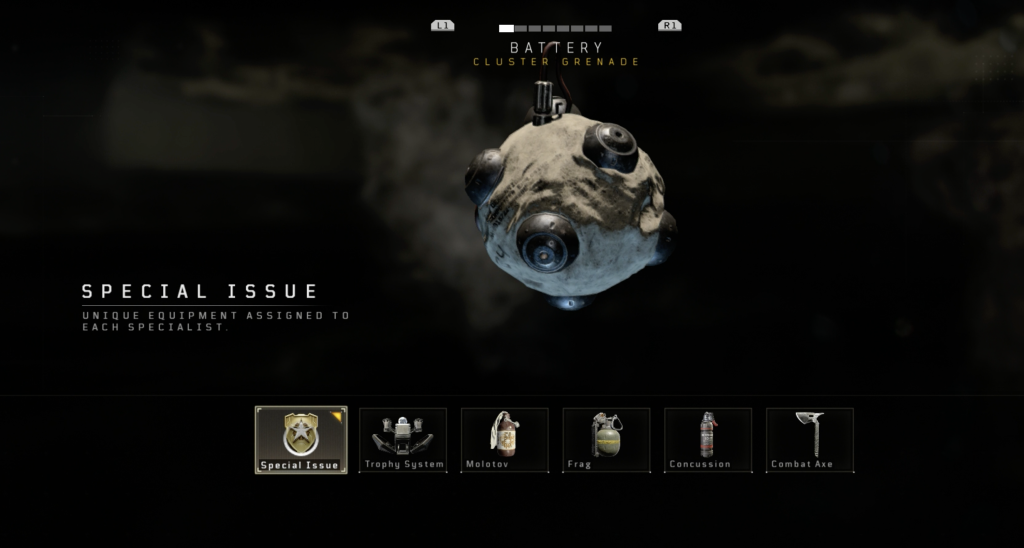Pick the Frag grenade slot

pyautogui.click(x=606, y=439)
